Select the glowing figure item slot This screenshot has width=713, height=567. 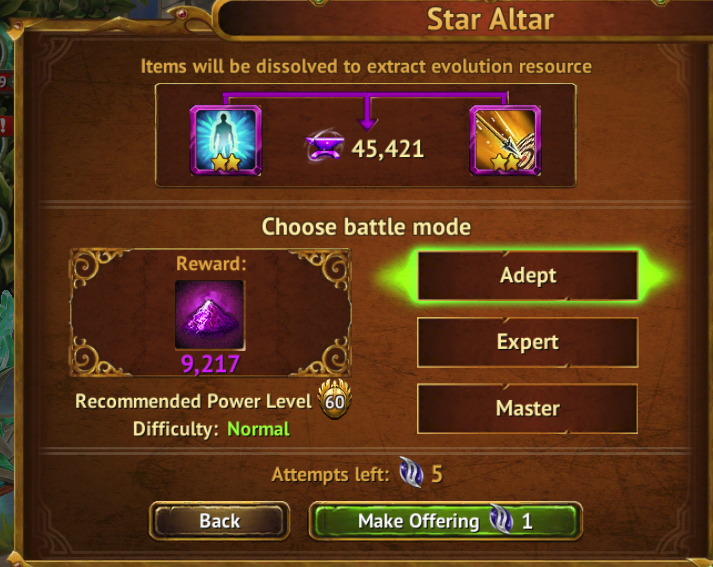[226, 141]
